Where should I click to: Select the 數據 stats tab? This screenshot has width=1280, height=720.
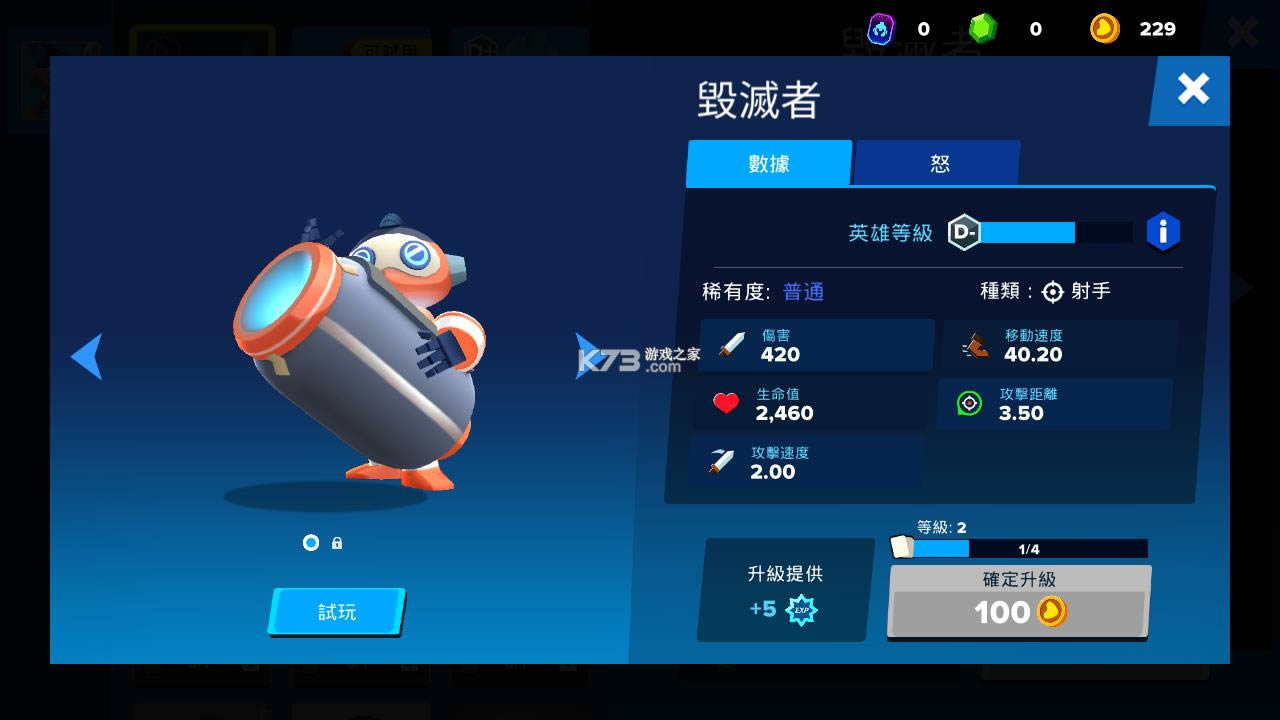tap(768, 163)
